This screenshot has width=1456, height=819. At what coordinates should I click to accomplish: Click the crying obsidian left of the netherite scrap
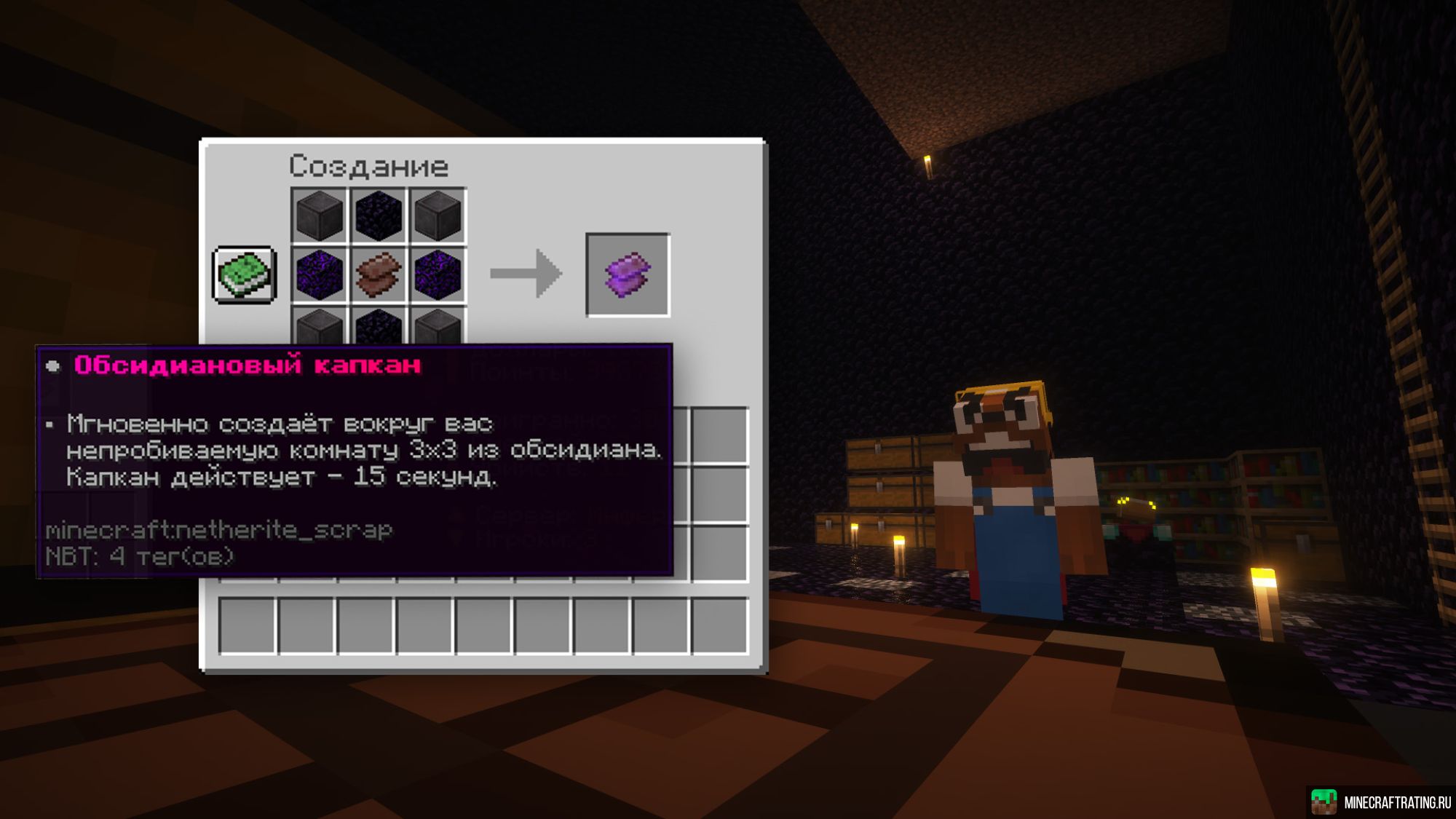320,274
